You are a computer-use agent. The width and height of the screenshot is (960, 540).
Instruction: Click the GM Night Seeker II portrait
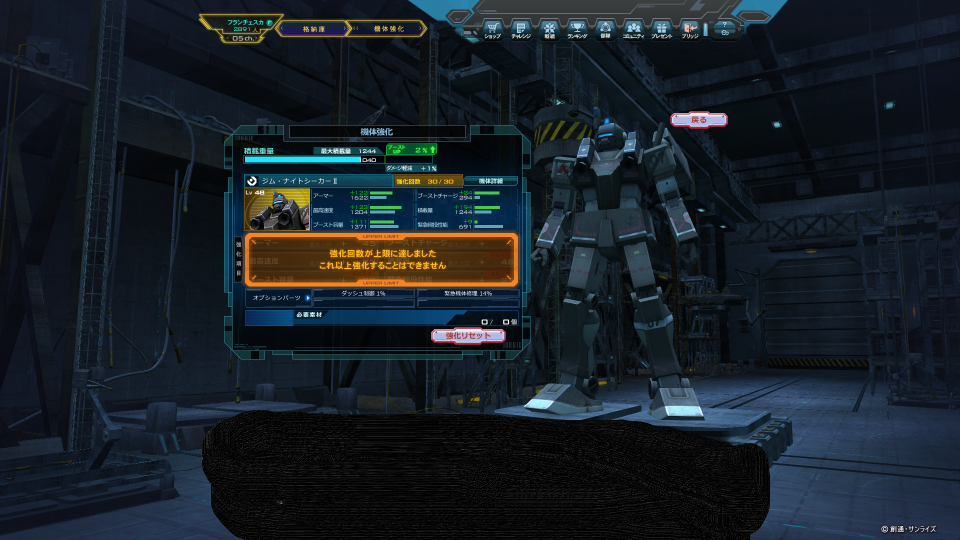point(277,210)
